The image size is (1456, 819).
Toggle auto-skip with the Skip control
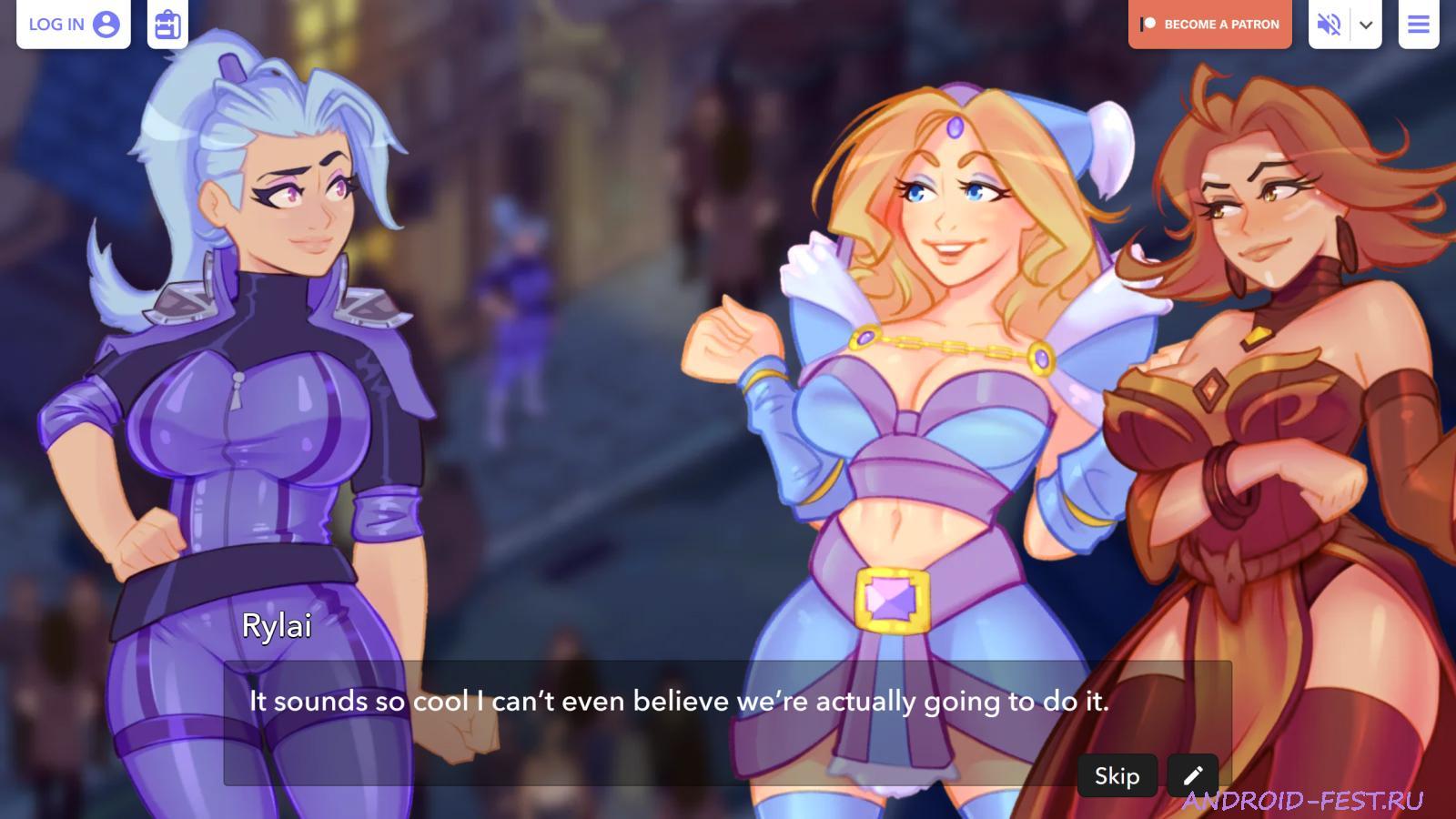[1117, 775]
